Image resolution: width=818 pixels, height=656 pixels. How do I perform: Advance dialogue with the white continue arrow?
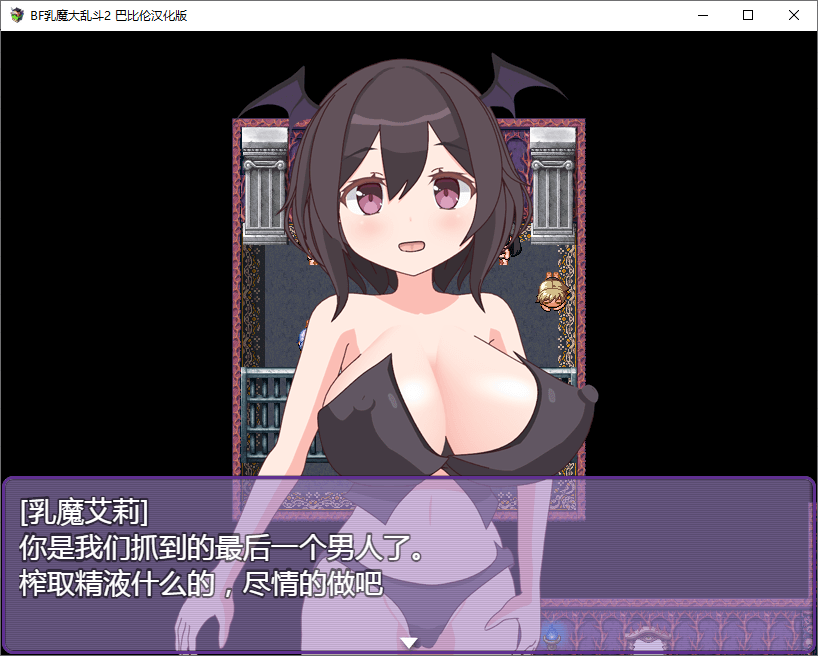point(408,642)
